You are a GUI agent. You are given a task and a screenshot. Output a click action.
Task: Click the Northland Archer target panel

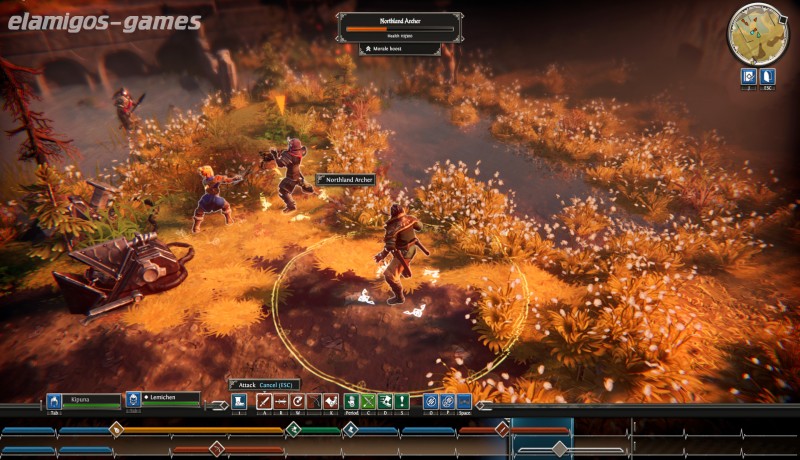tap(399, 27)
